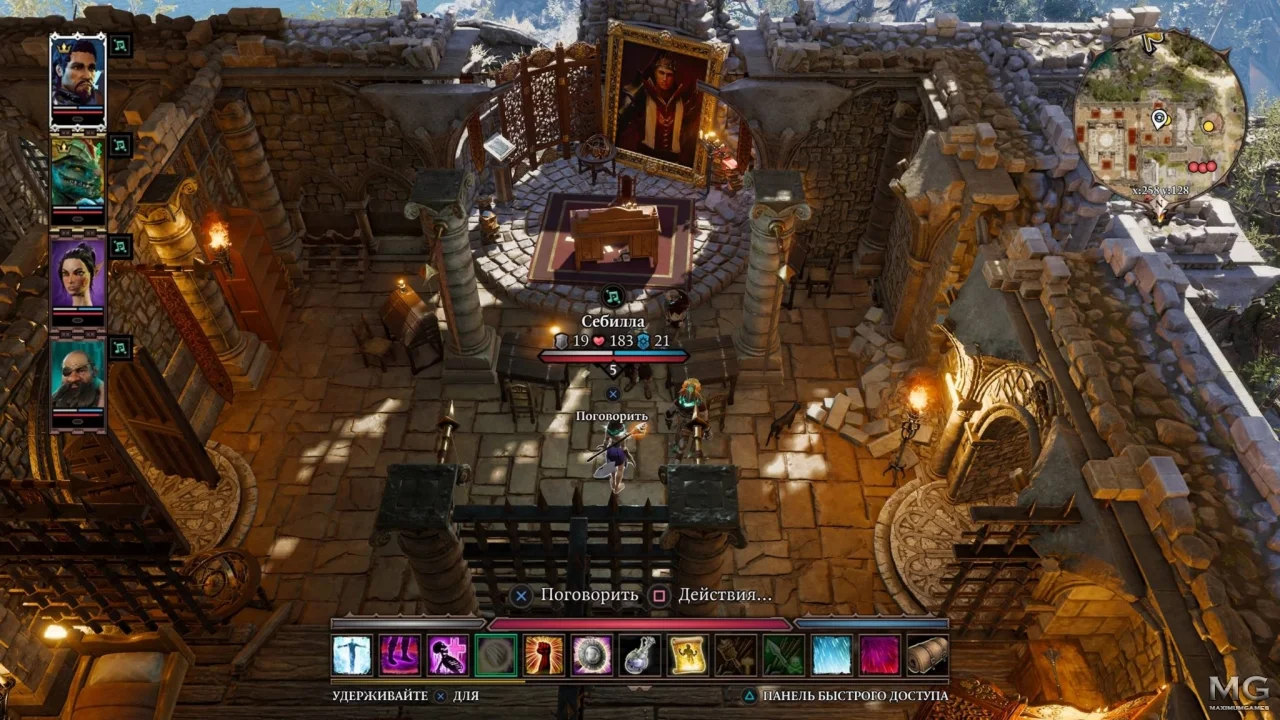Use the bedroll hotbar item
This screenshot has height=720, width=1280.
[928, 655]
